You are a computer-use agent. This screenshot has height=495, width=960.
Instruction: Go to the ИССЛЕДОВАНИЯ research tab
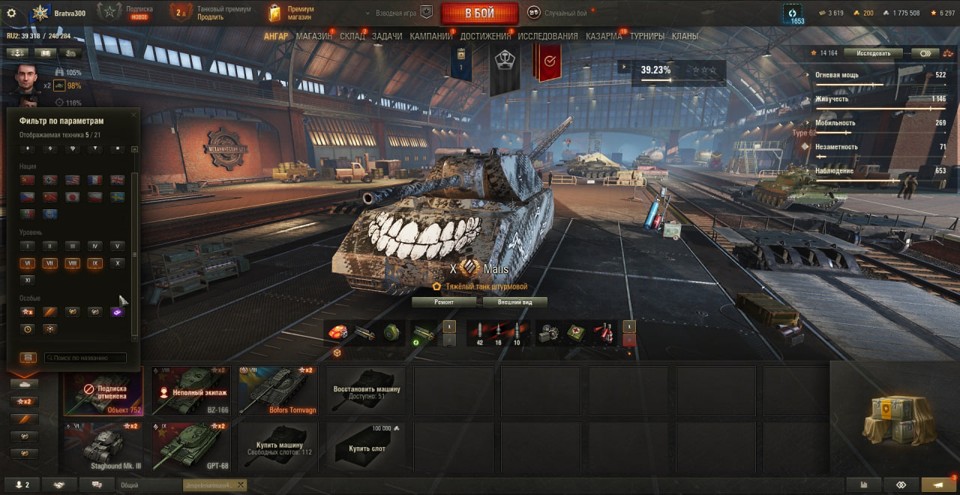click(x=548, y=36)
